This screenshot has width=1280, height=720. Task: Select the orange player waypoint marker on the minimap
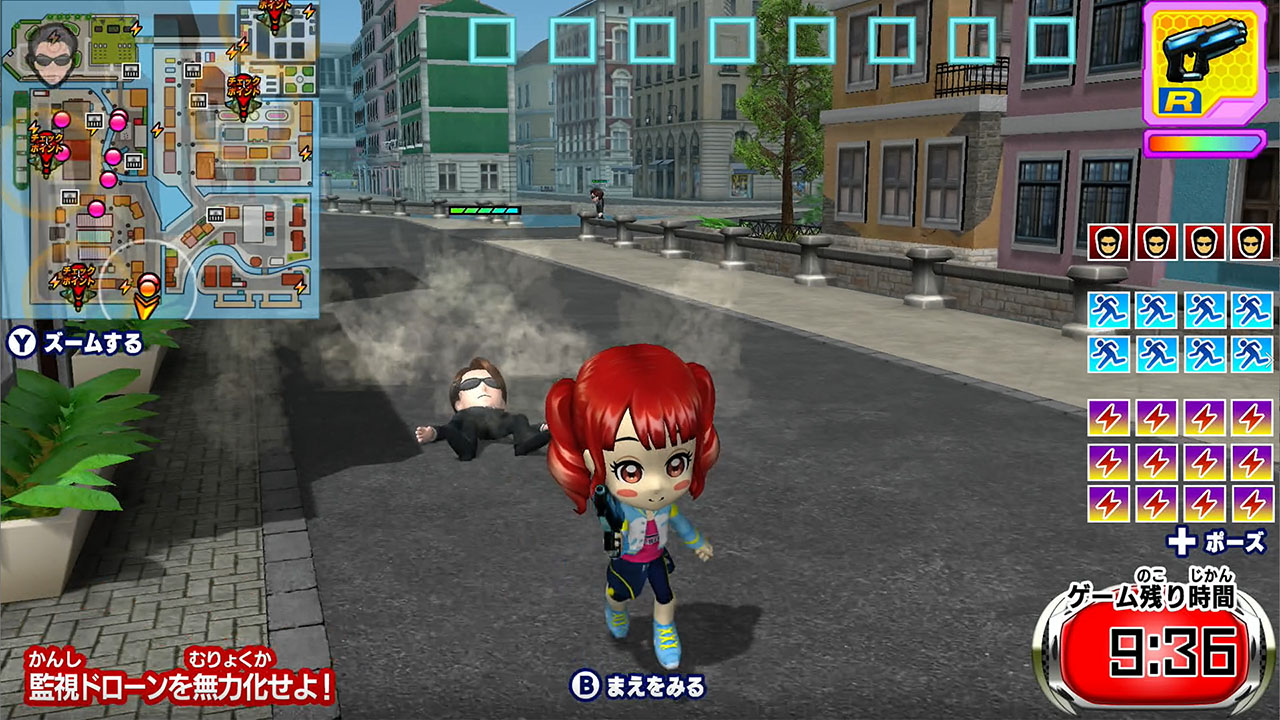(x=146, y=293)
